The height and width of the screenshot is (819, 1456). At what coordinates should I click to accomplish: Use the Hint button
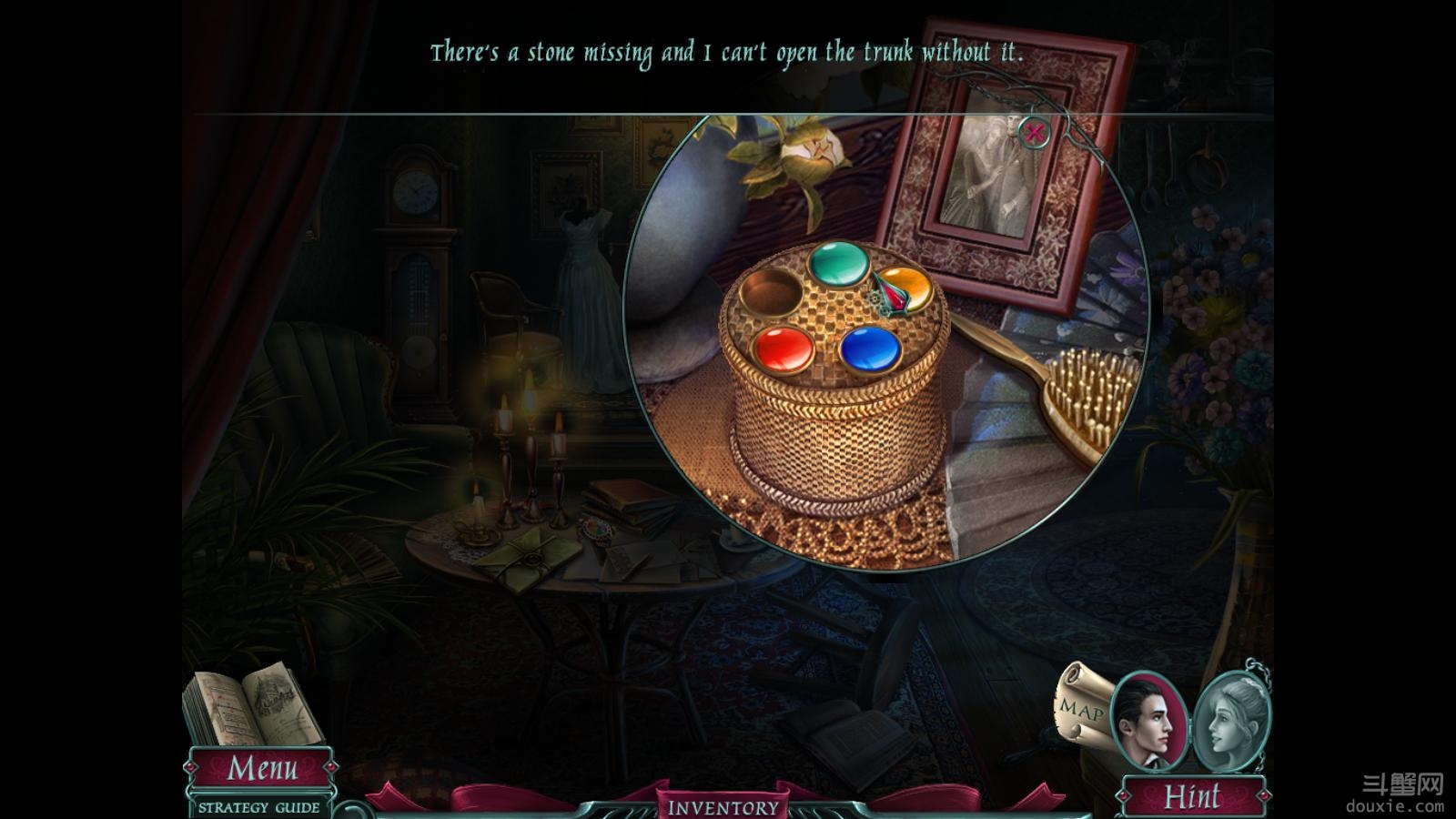pos(1192,796)
